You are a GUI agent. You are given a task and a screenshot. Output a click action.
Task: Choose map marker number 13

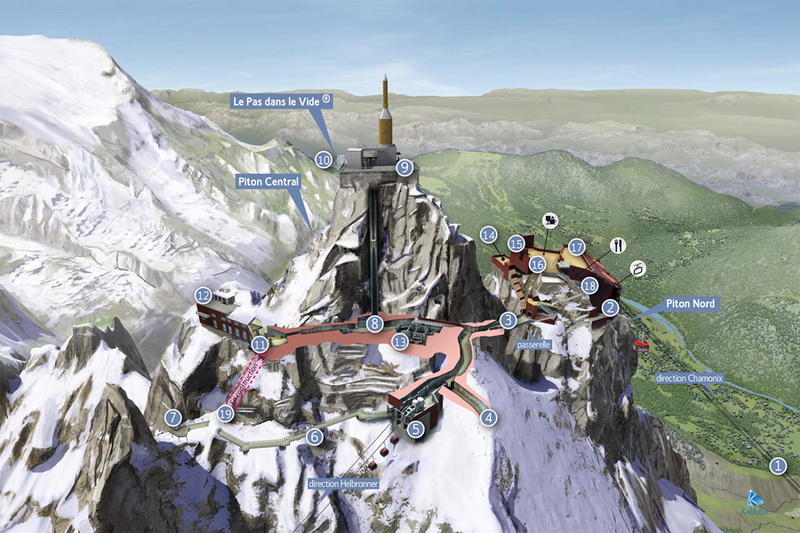coord(400,342)
